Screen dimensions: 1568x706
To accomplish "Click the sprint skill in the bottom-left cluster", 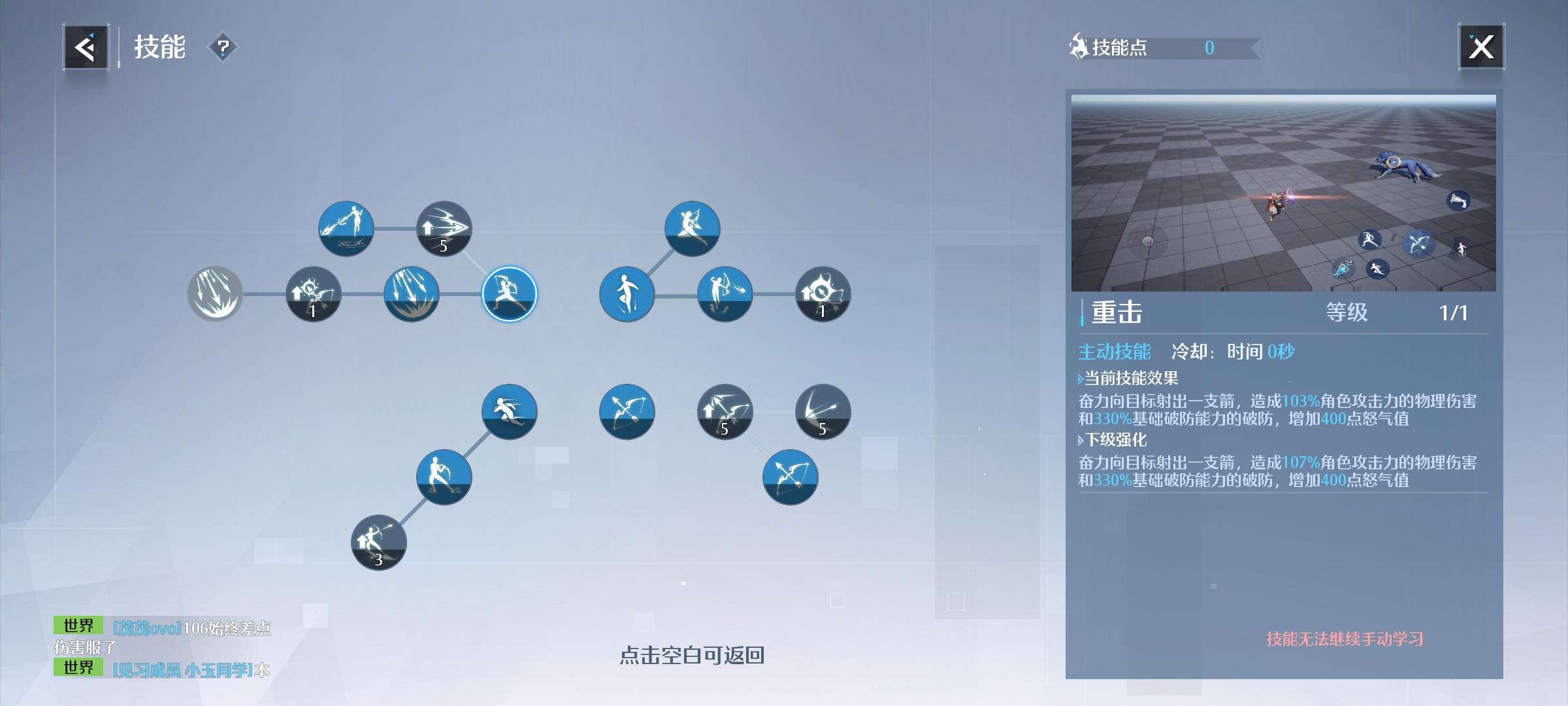I will (508, 411).
